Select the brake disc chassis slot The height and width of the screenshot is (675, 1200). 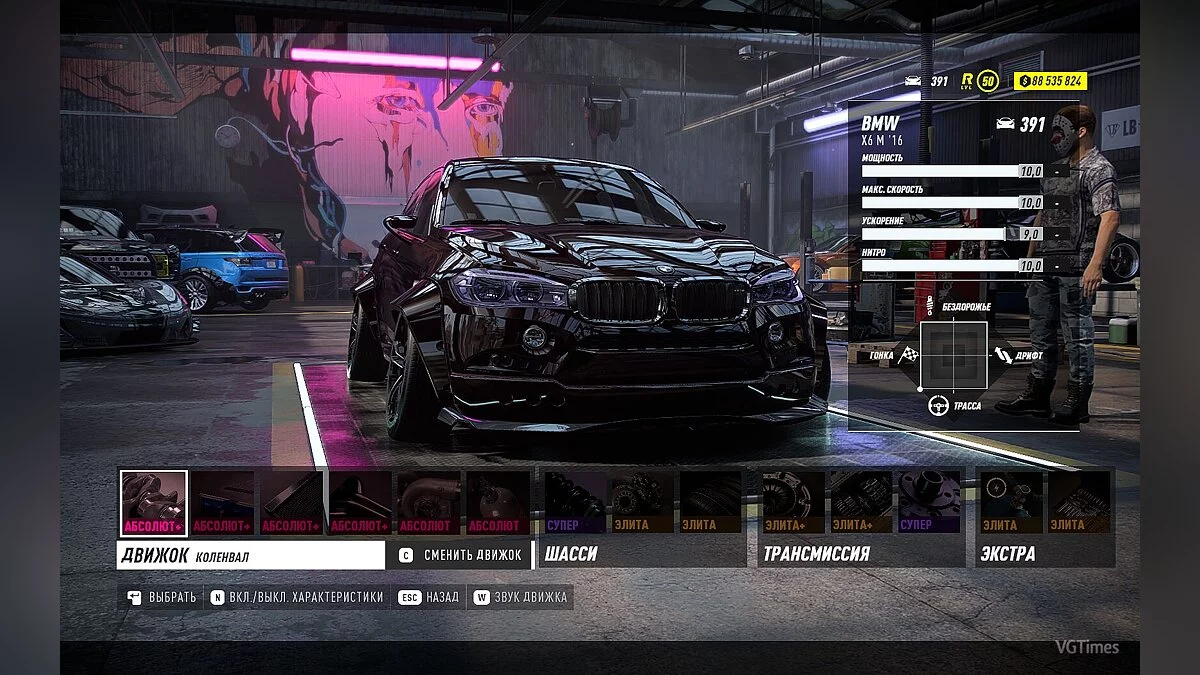(642, 502)
